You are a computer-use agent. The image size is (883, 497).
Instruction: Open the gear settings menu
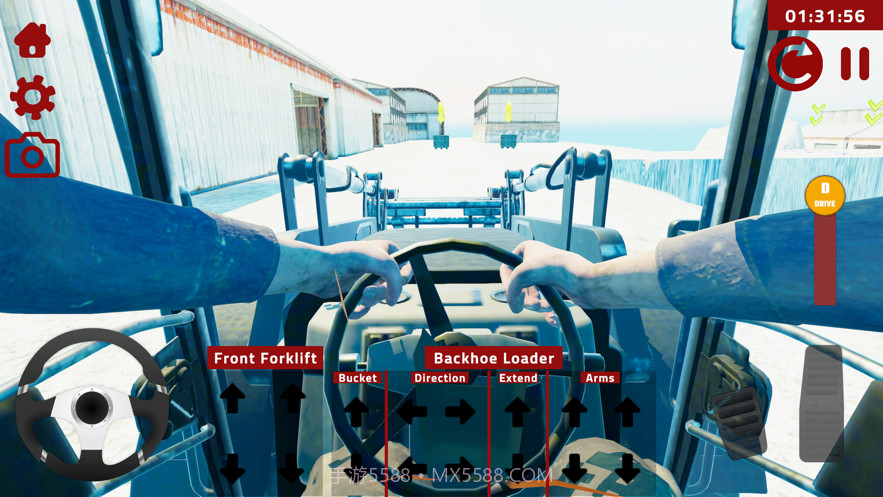pyautogui.click(x=32, y=98)
